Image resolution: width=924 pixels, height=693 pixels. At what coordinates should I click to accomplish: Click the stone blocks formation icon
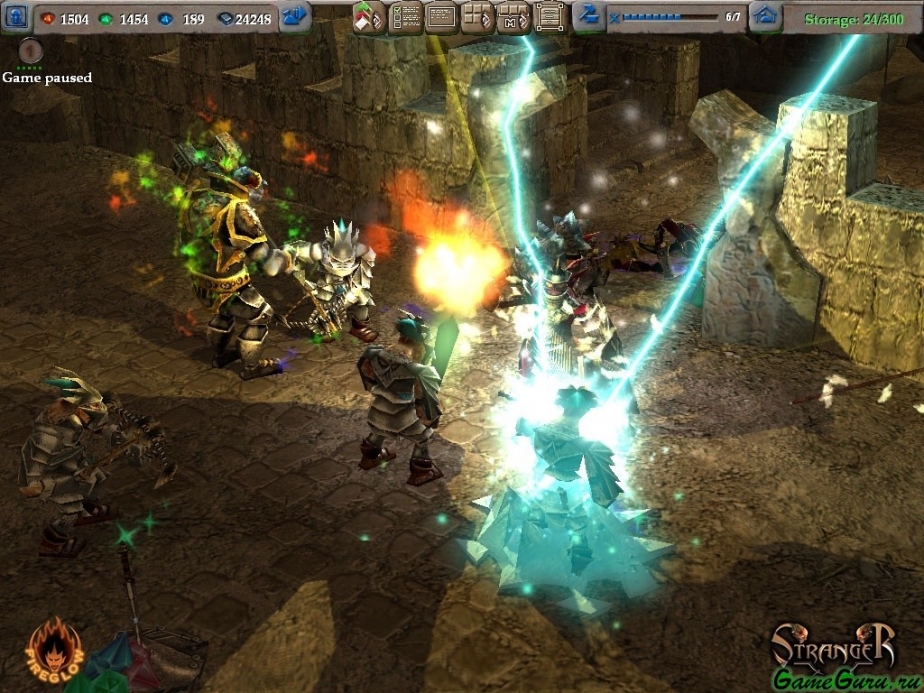click(477, 17)
